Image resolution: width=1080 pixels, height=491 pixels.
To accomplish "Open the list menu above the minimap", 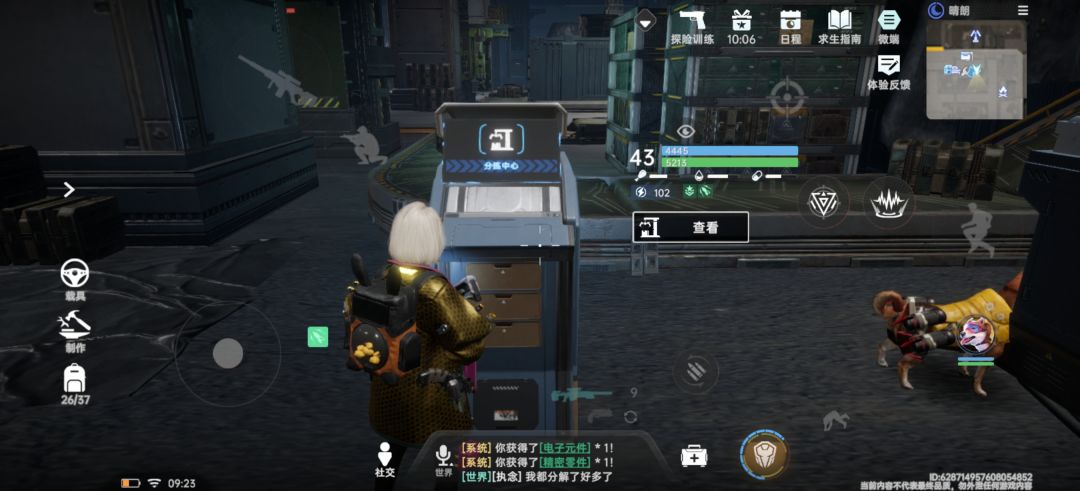I will click(1022, 10).
